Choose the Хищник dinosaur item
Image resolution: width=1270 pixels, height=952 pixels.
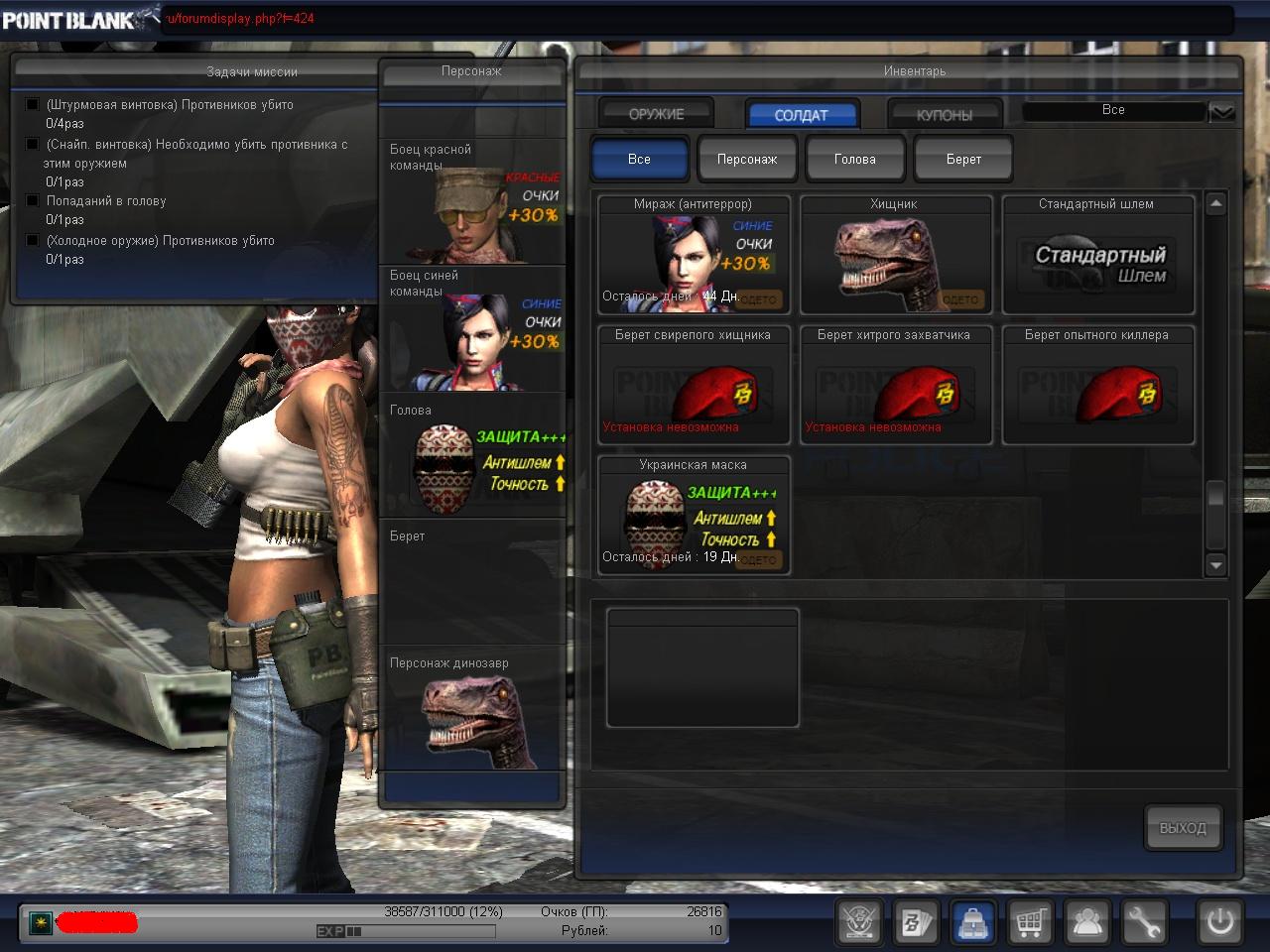pos(895,255)
